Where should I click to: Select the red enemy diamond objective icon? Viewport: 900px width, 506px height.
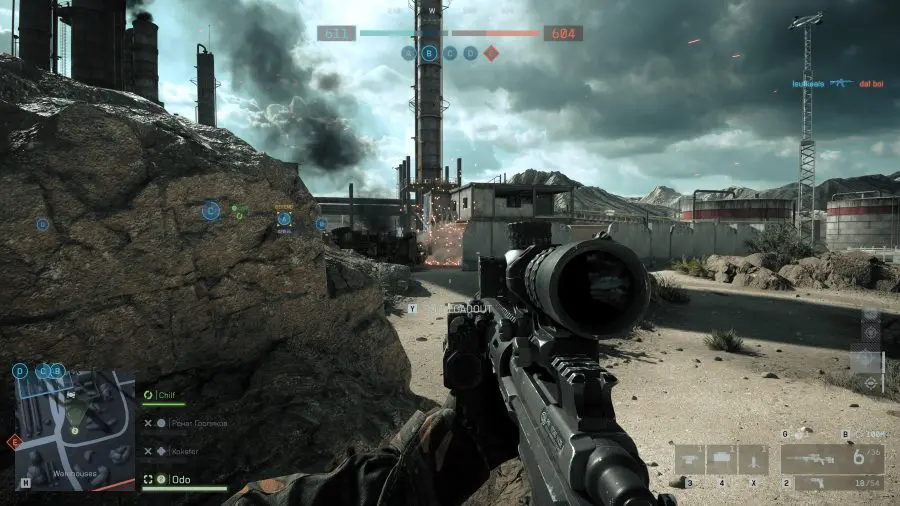pos(490,53)
